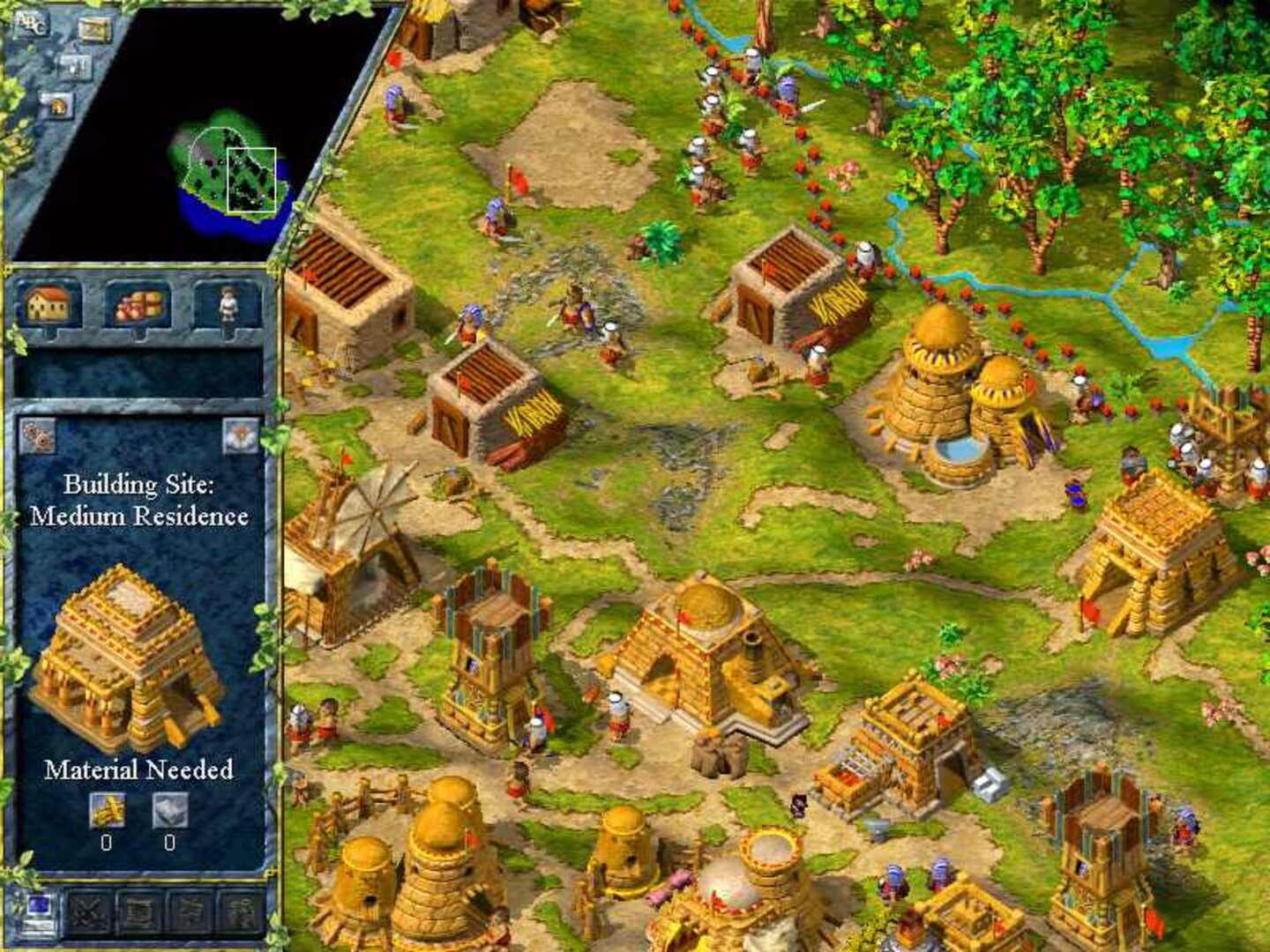1270x952 pixels.
Task: Click the lion emblem icon on the stone frame
Action: tap(57, 106)
